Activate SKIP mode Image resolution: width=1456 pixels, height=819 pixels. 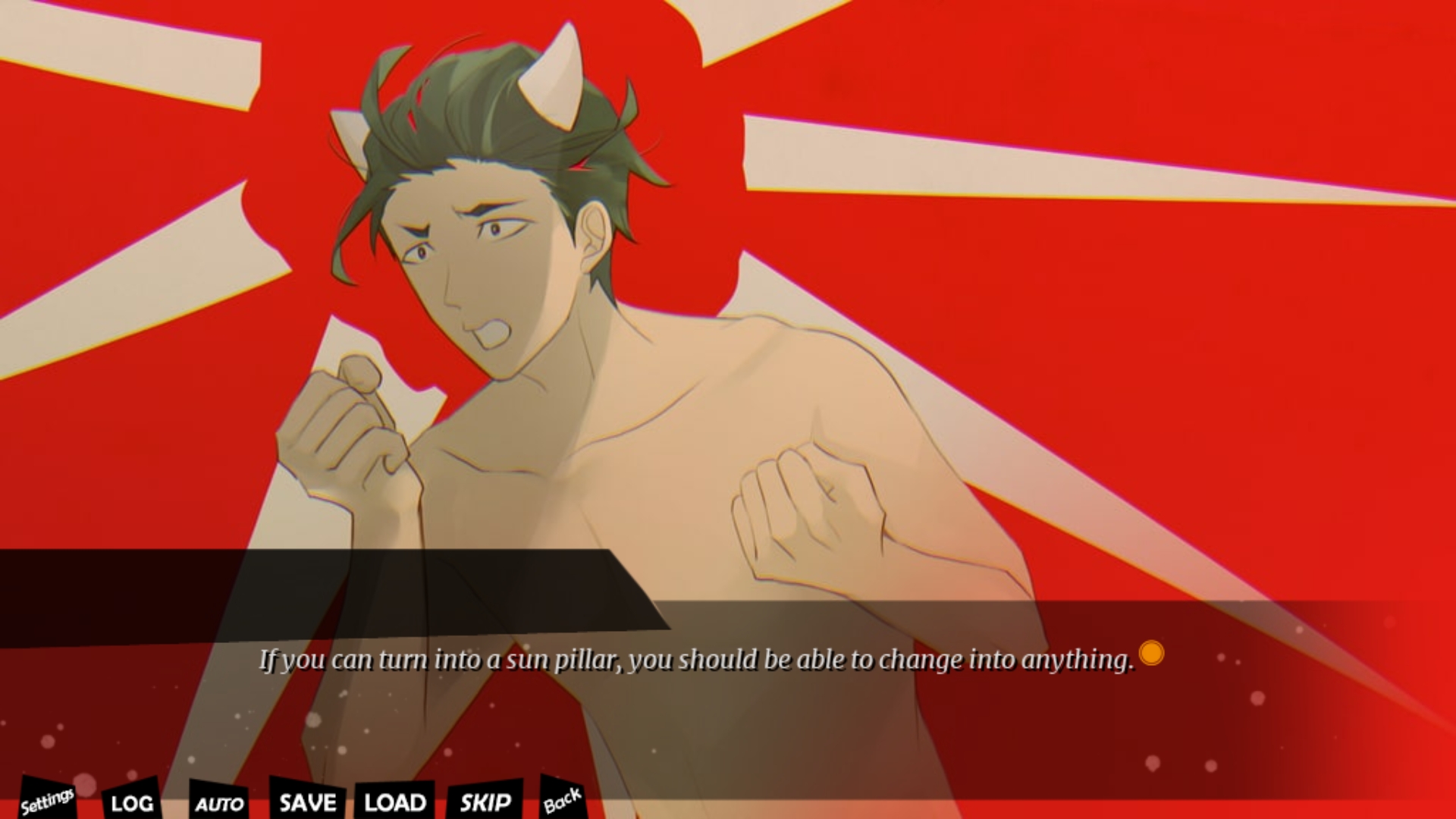pyautogui.click(x=485, y=802)
